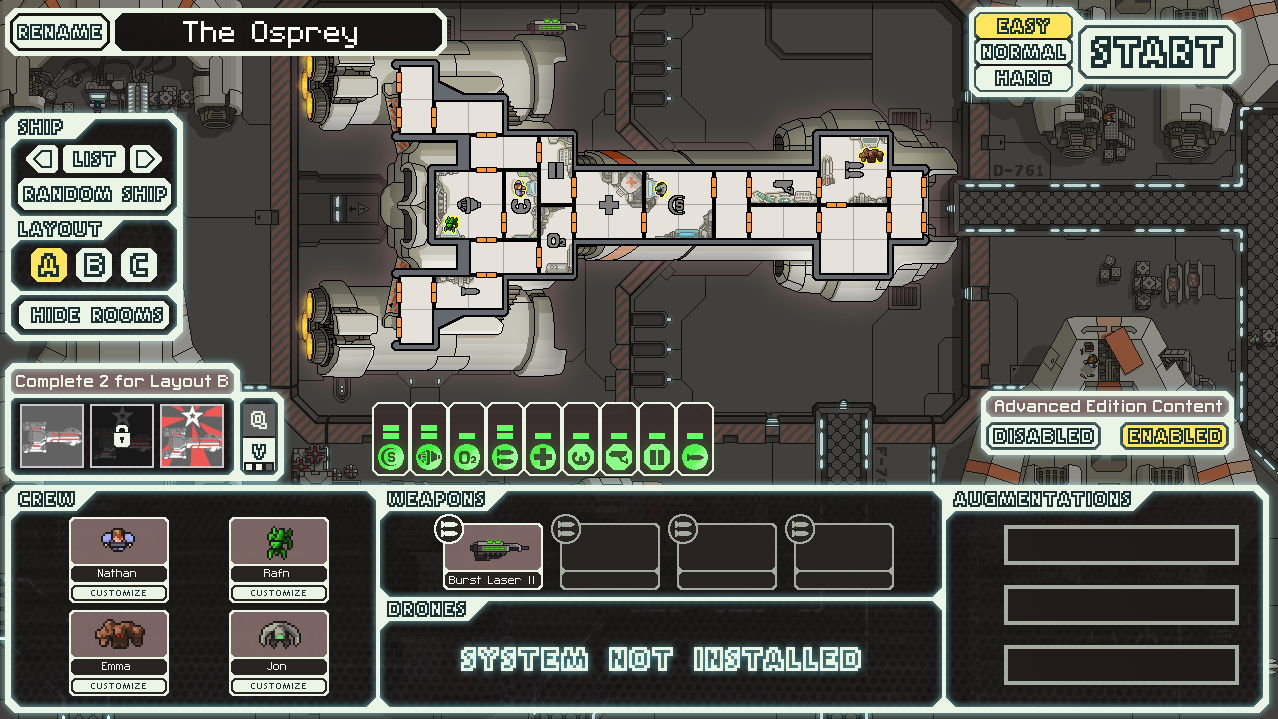This screenshot has height=719, width=1278.
Task: Switch to ship layout B
Action: [x=95, y=266]
